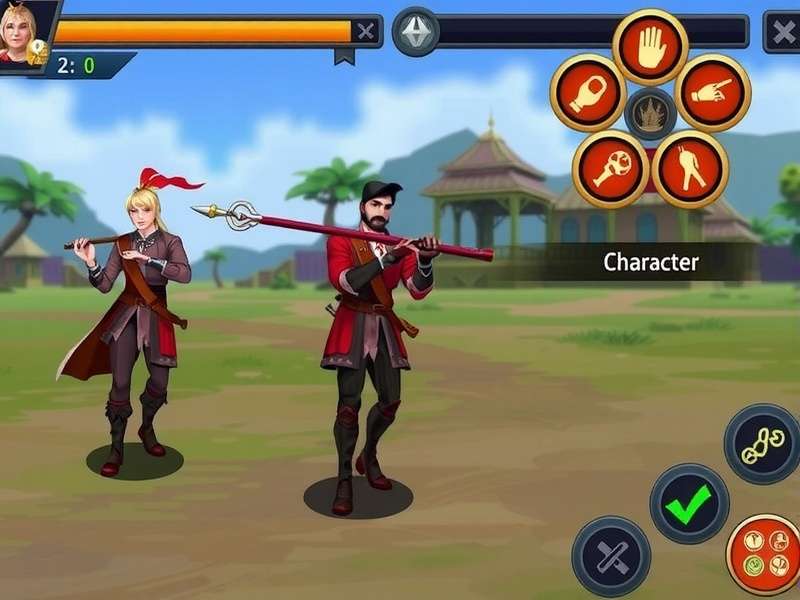Click the silver diamond emblem
800x600 pixels.
415,31
